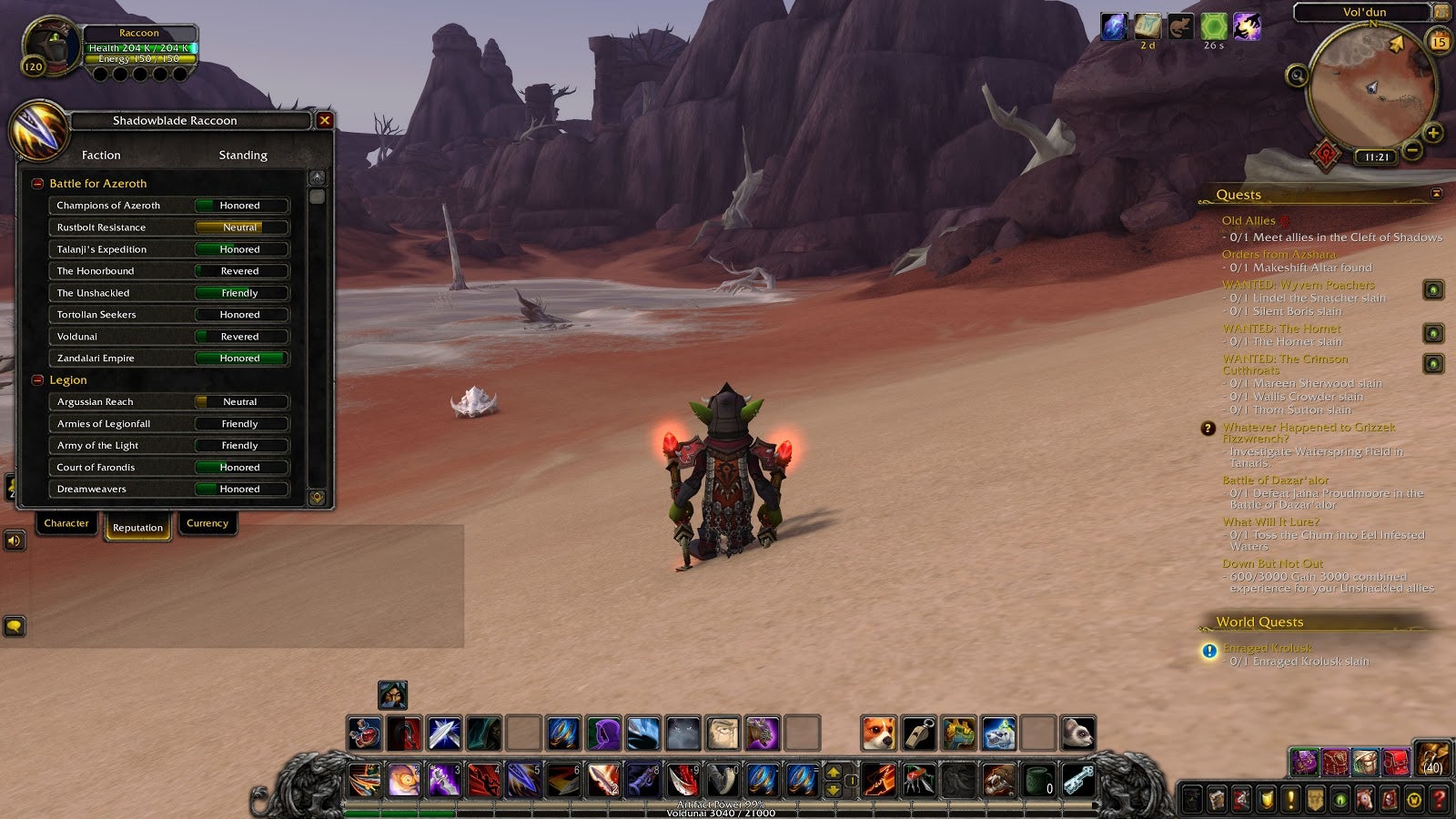Open the minimap tracking magnifier button
1456x819 pixels.
(x=1297, y=76)
